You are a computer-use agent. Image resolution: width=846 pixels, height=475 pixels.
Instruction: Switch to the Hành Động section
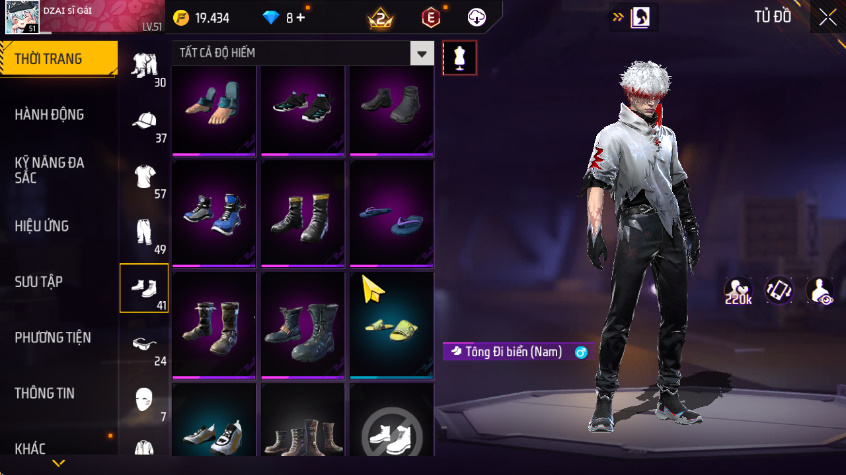tap(50, 115)
